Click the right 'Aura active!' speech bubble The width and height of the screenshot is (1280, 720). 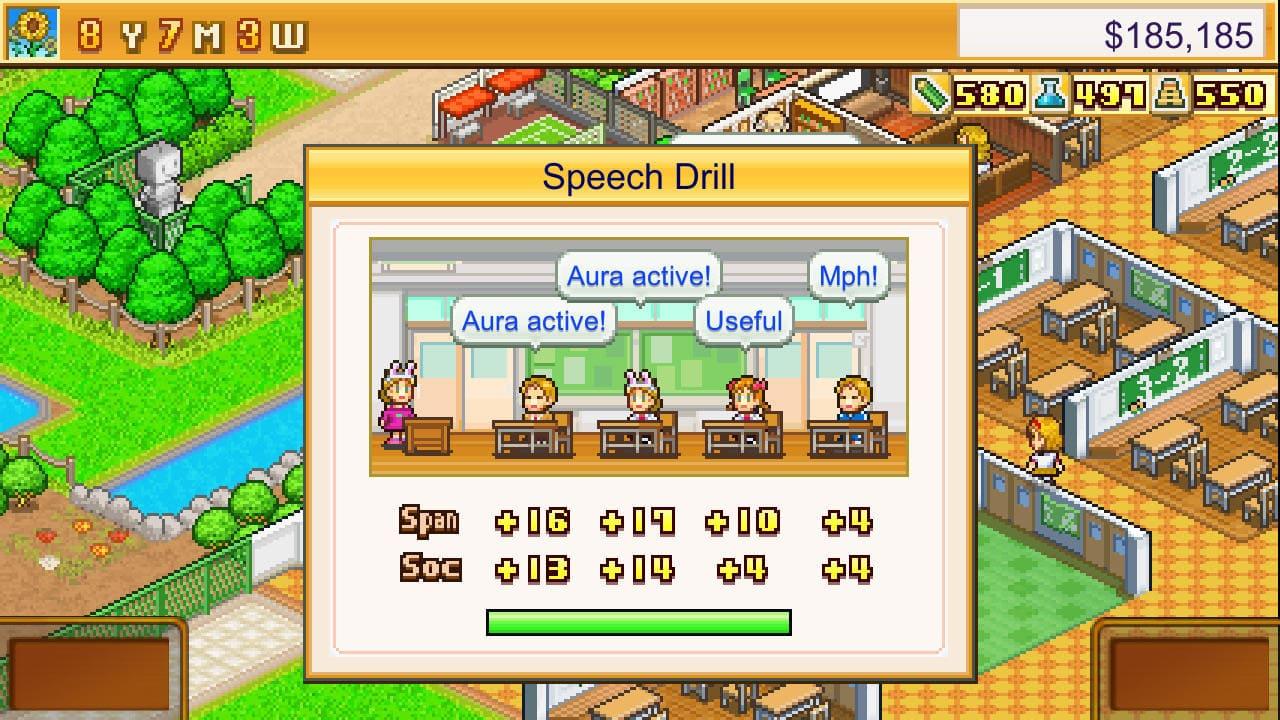639,276
